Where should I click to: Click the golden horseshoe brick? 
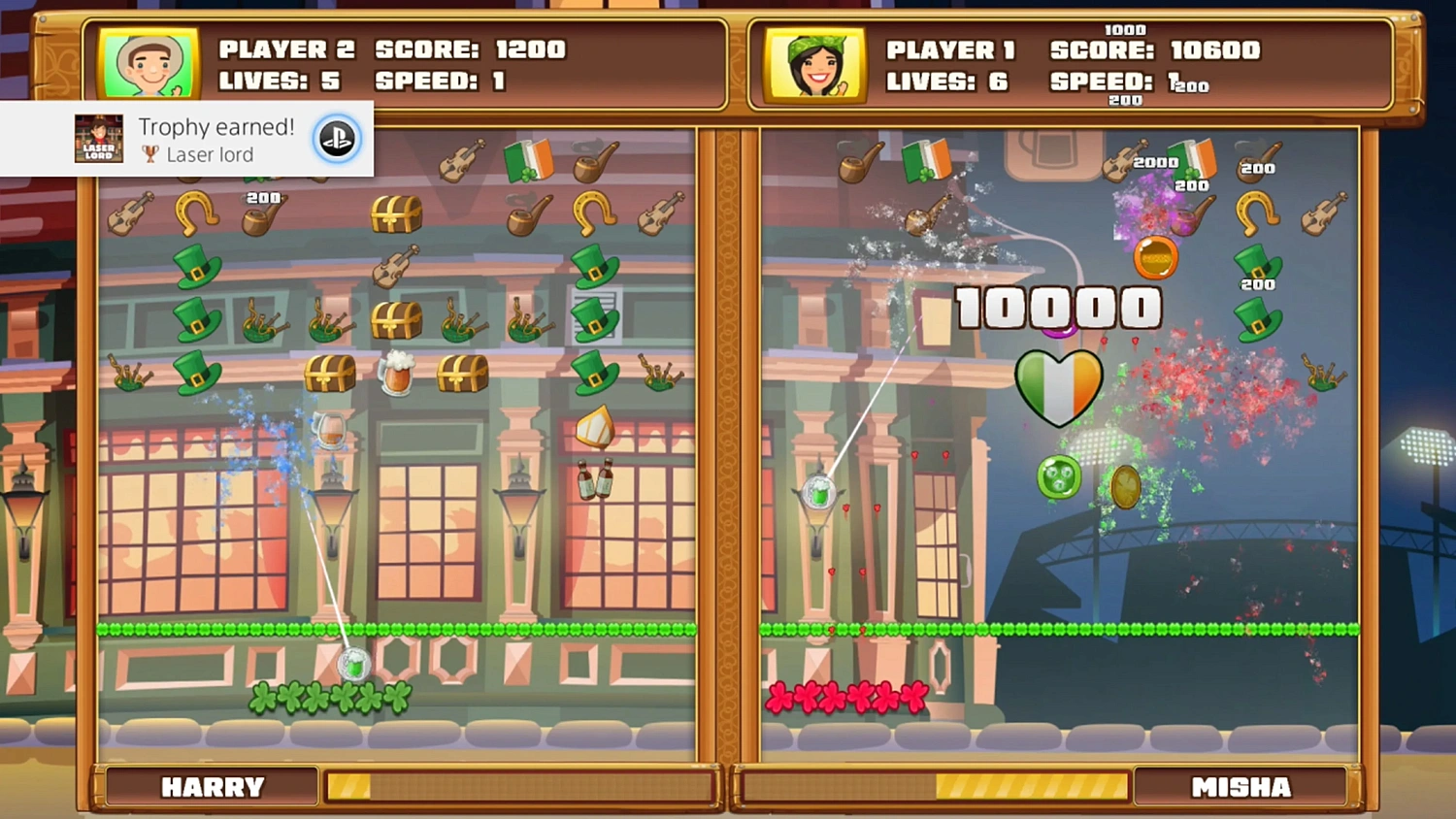point(197,211)
